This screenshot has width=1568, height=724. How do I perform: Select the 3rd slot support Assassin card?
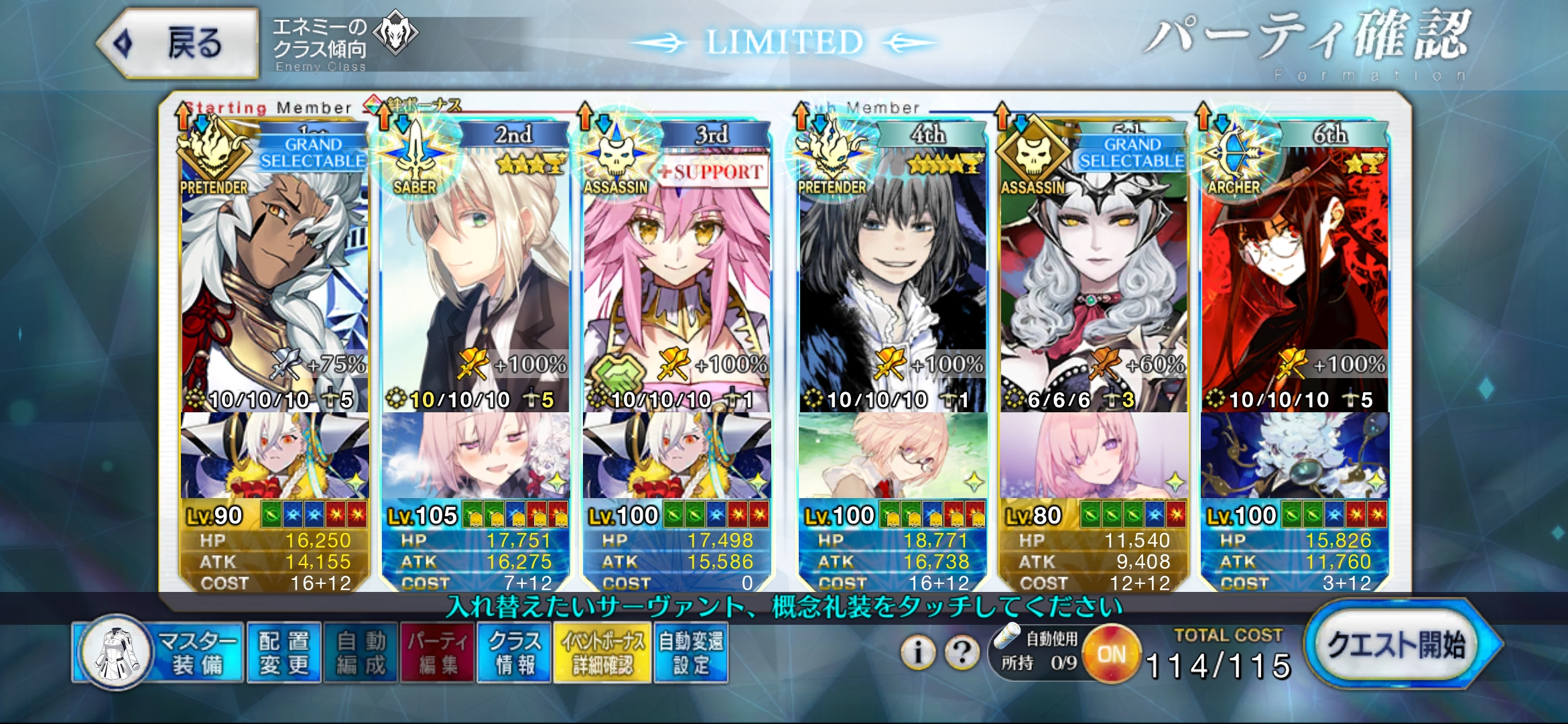pos(676,268)
